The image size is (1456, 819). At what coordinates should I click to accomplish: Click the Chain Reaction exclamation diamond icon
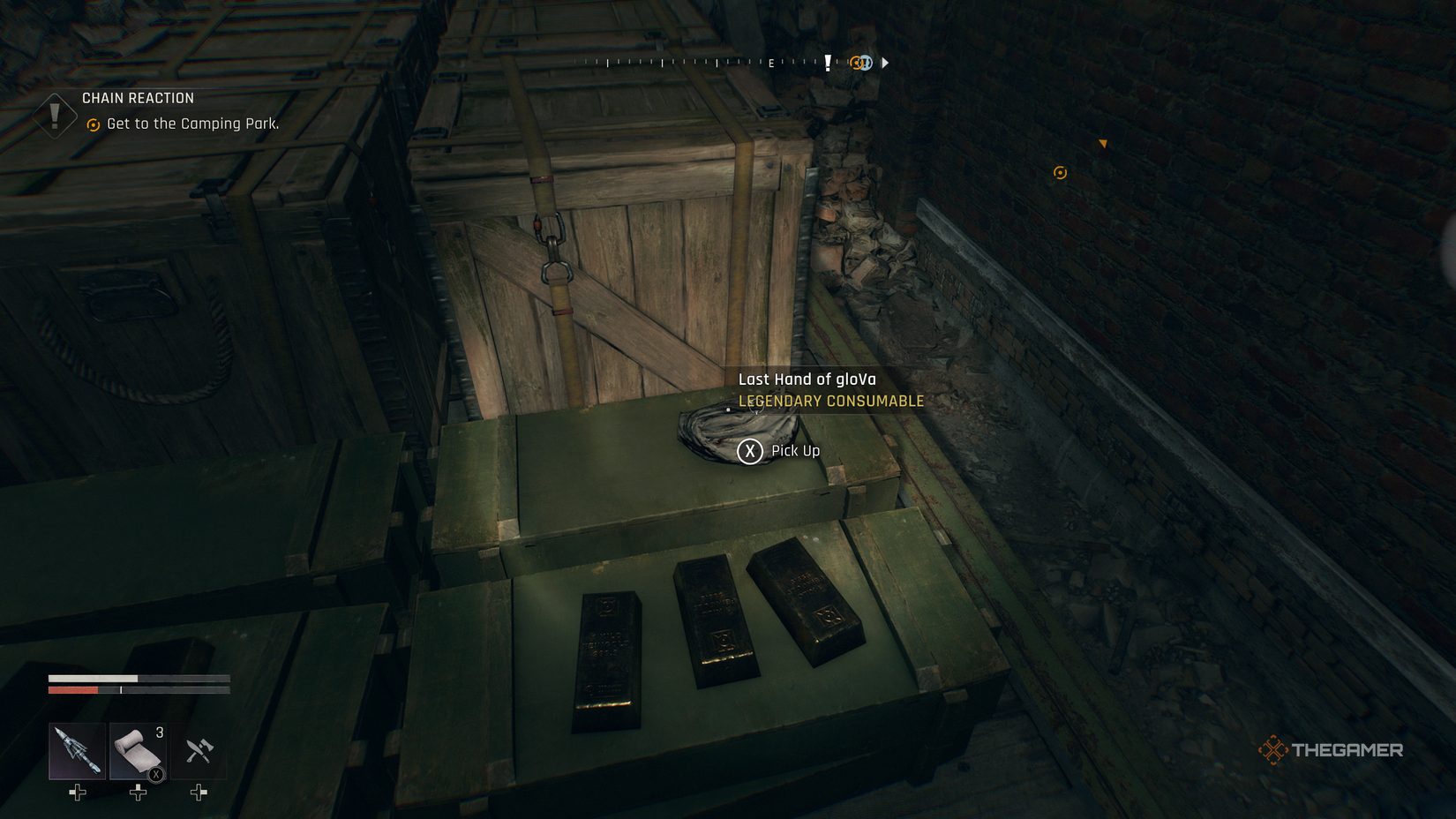tap(55, 116)
